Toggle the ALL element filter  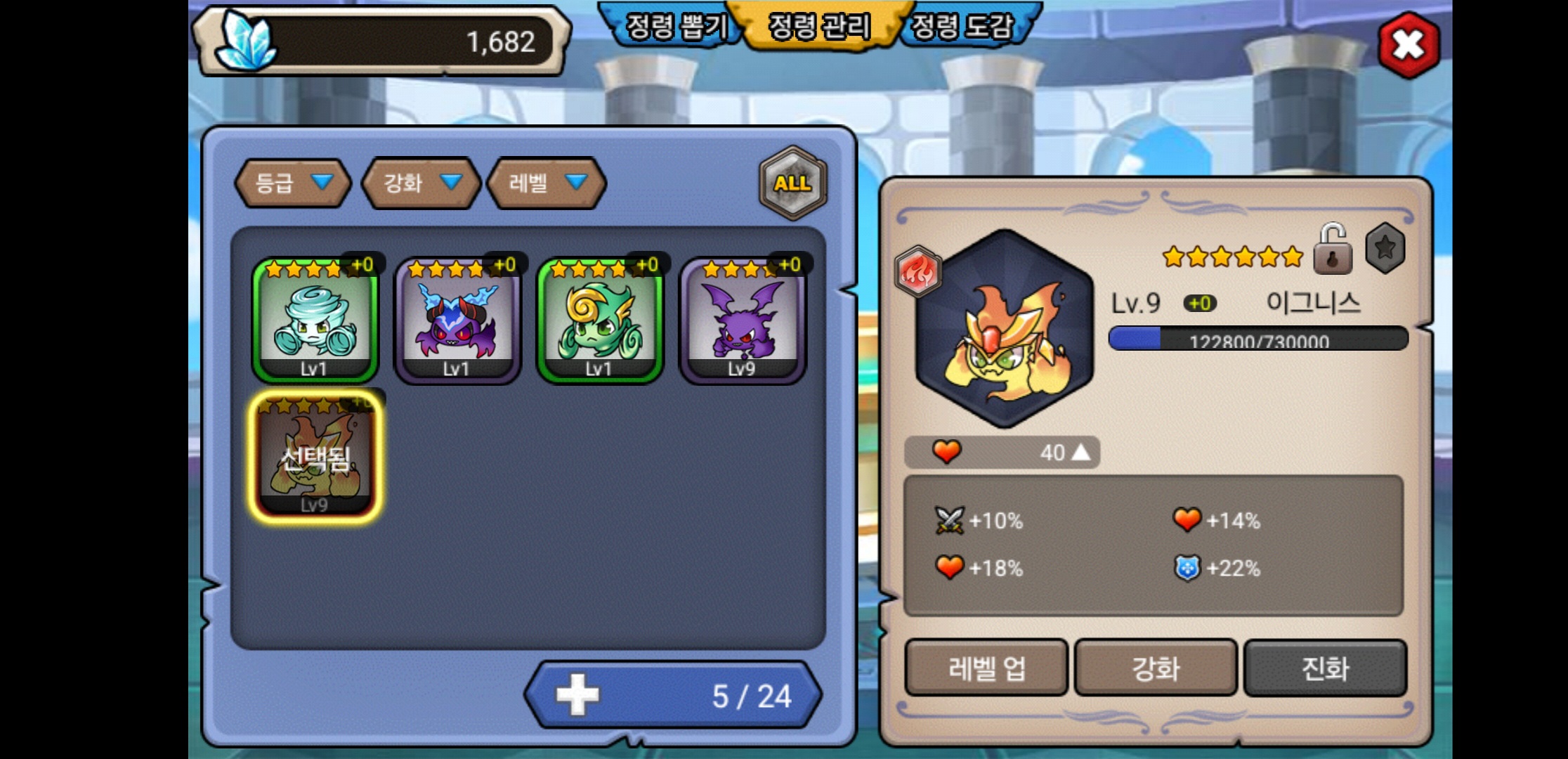(x=792, y=183)
